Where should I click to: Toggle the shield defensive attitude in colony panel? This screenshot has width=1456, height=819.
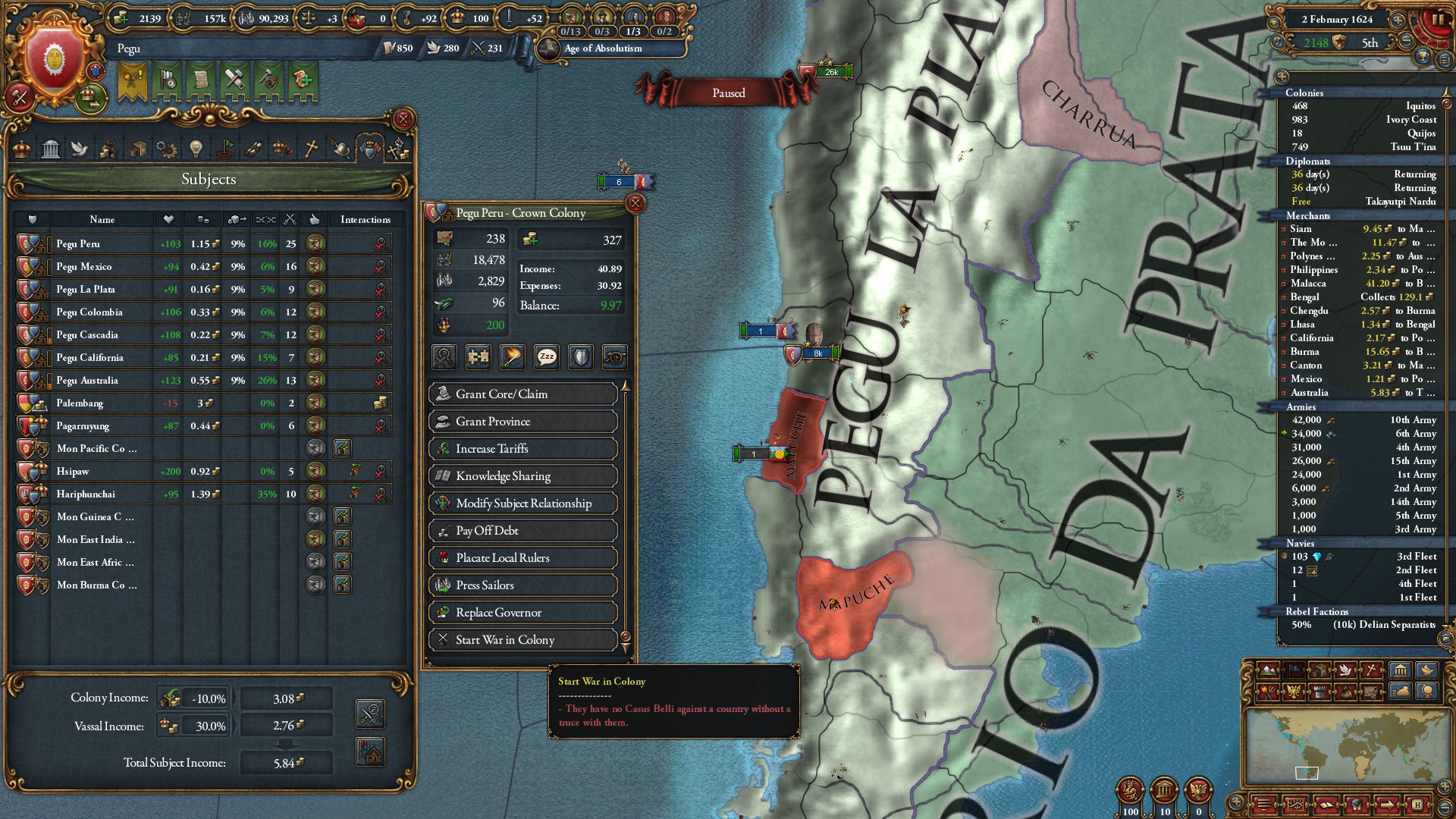pos(580,358)
